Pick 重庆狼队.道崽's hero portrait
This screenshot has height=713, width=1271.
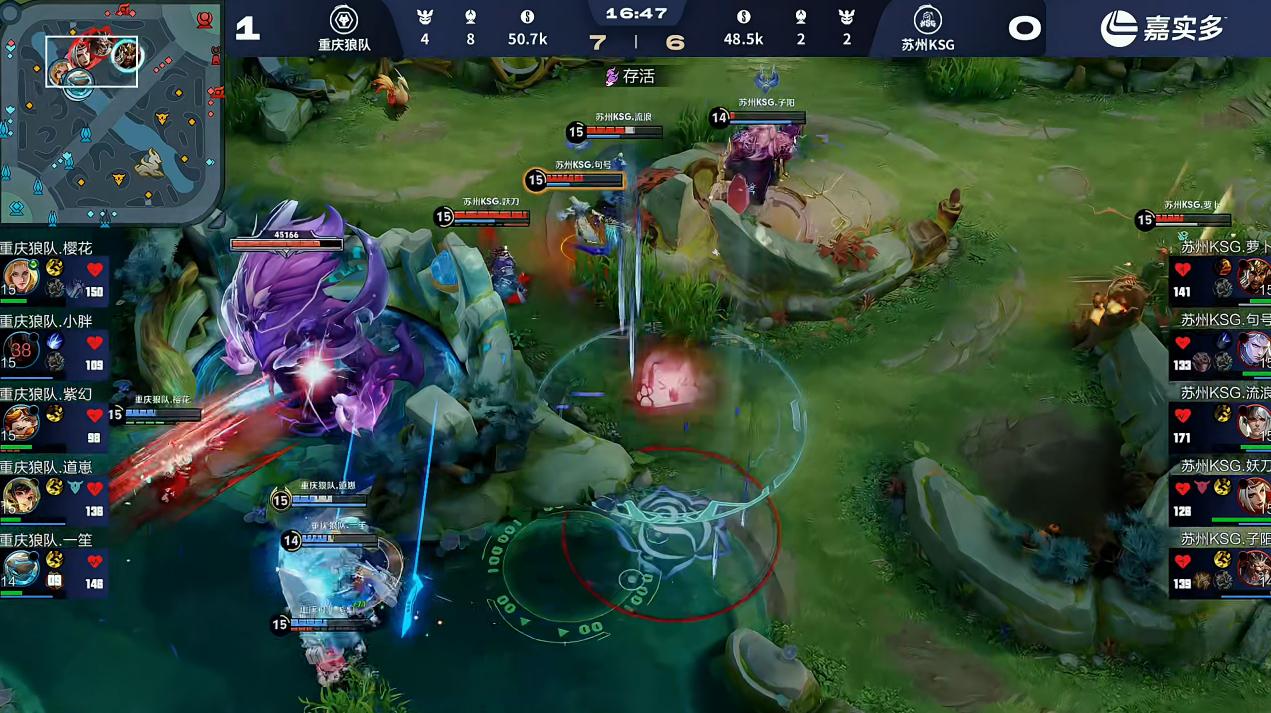(20, 495)
